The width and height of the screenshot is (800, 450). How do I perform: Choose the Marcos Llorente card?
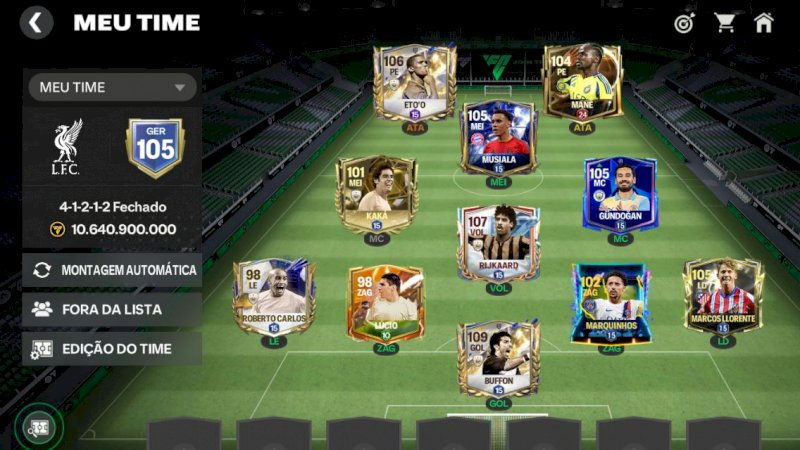[x=722, y=297]
